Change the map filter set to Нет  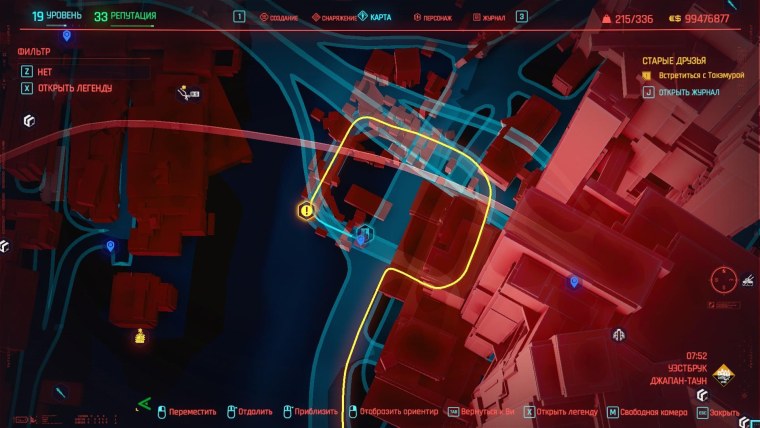(x=45, y=70)
